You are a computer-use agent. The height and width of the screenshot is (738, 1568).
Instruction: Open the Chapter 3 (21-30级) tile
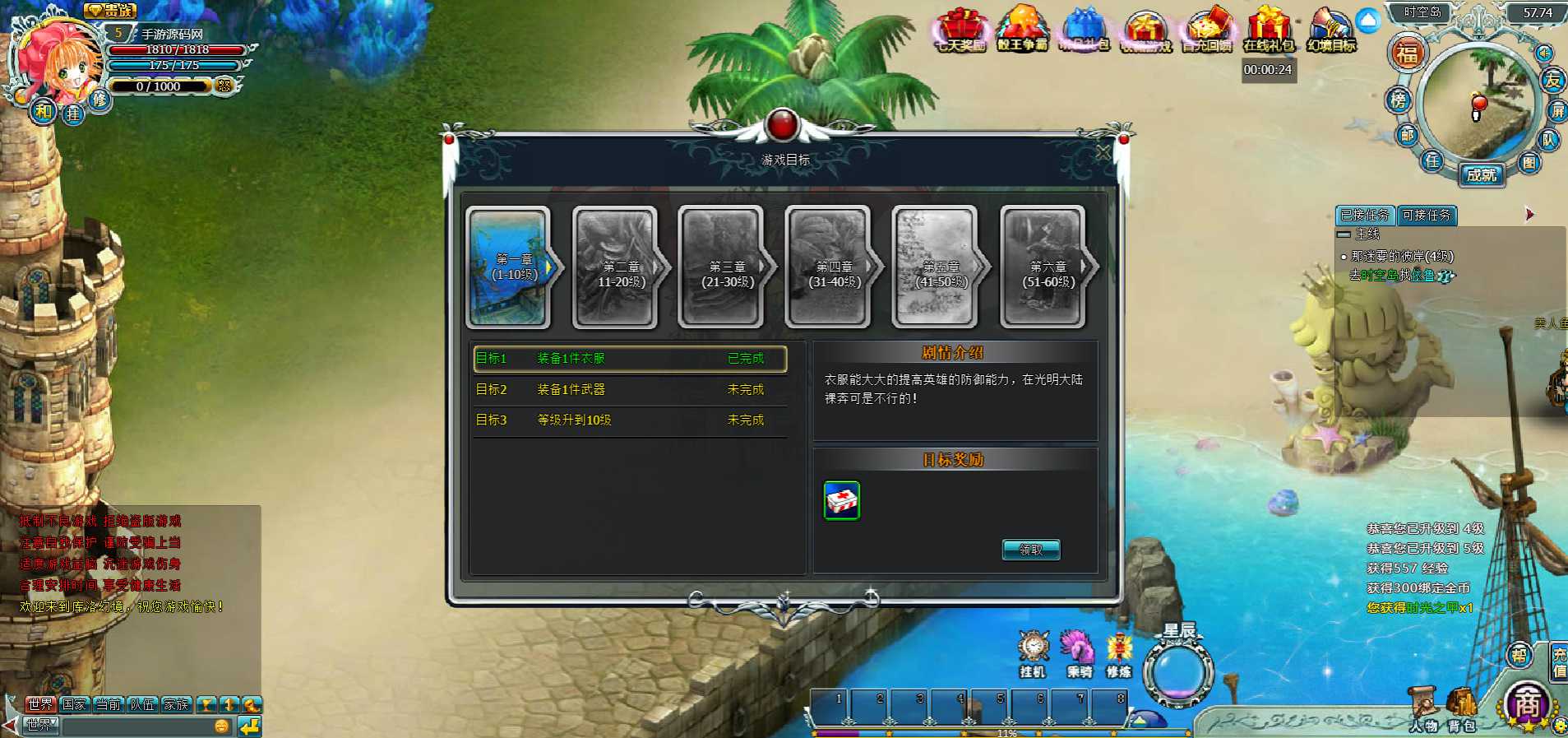tap(723, 267)
